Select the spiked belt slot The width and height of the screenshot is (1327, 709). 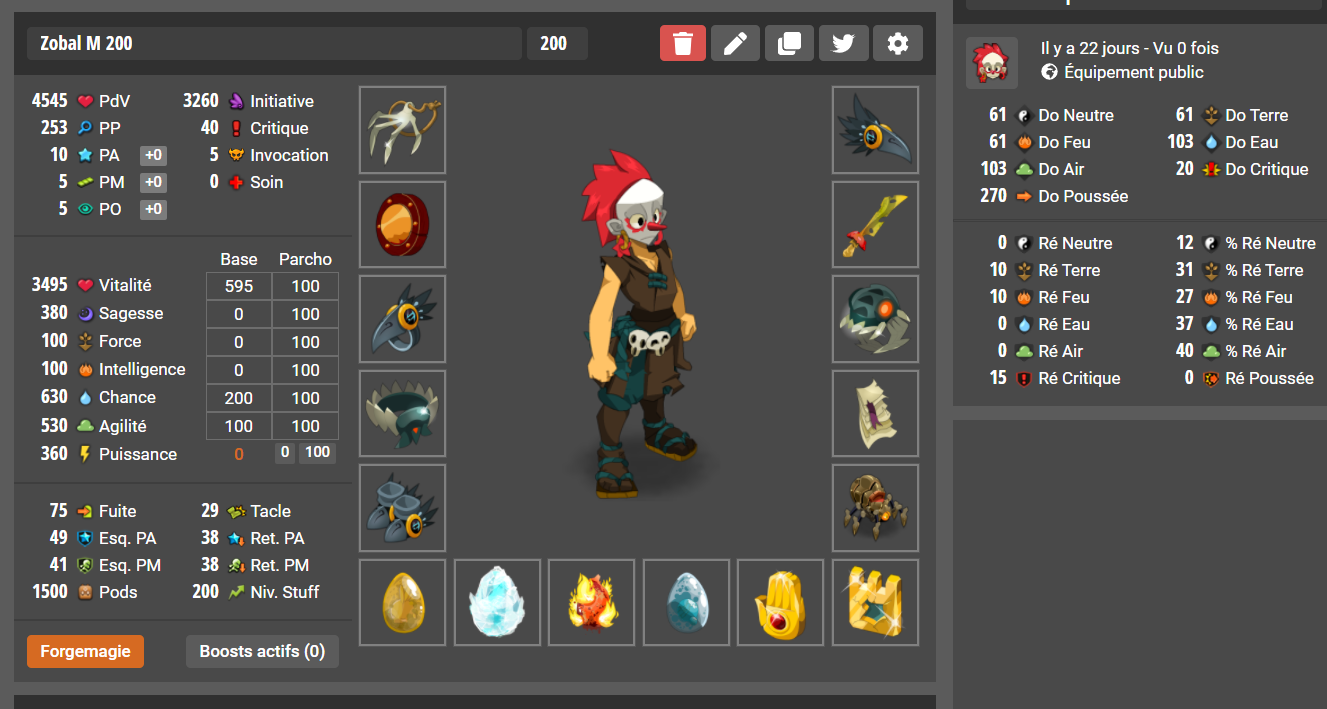pos(402,414)
